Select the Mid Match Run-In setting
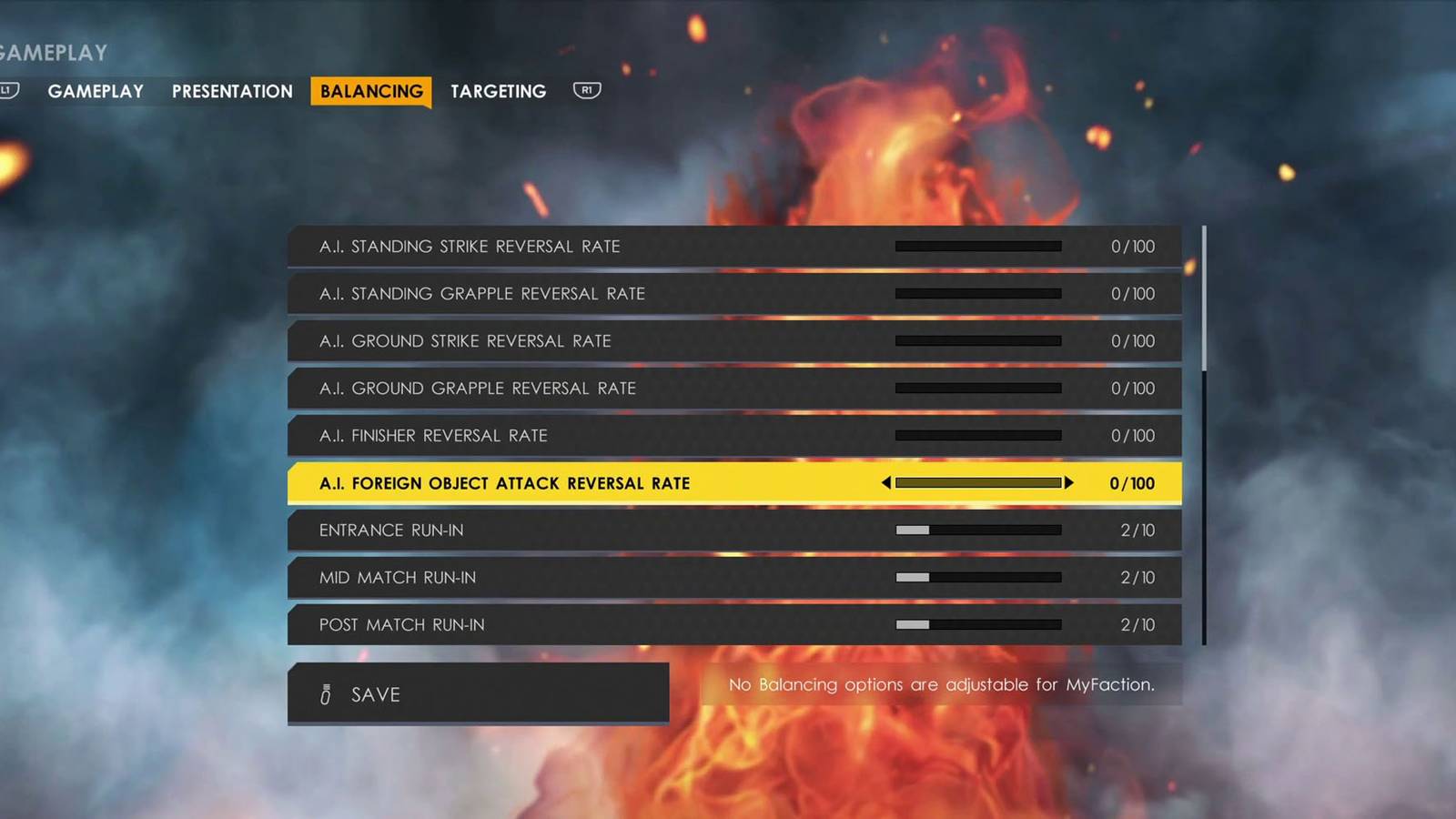 point(637,577)
